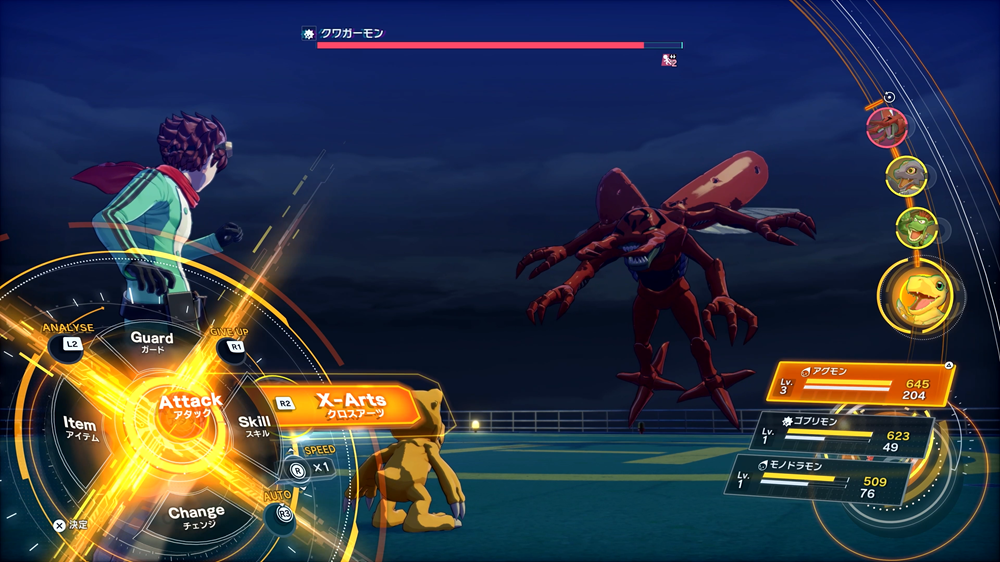The height and width of the screenshot is (562, 1000).
Task: Pick the Change command
Action: [196, 517]
